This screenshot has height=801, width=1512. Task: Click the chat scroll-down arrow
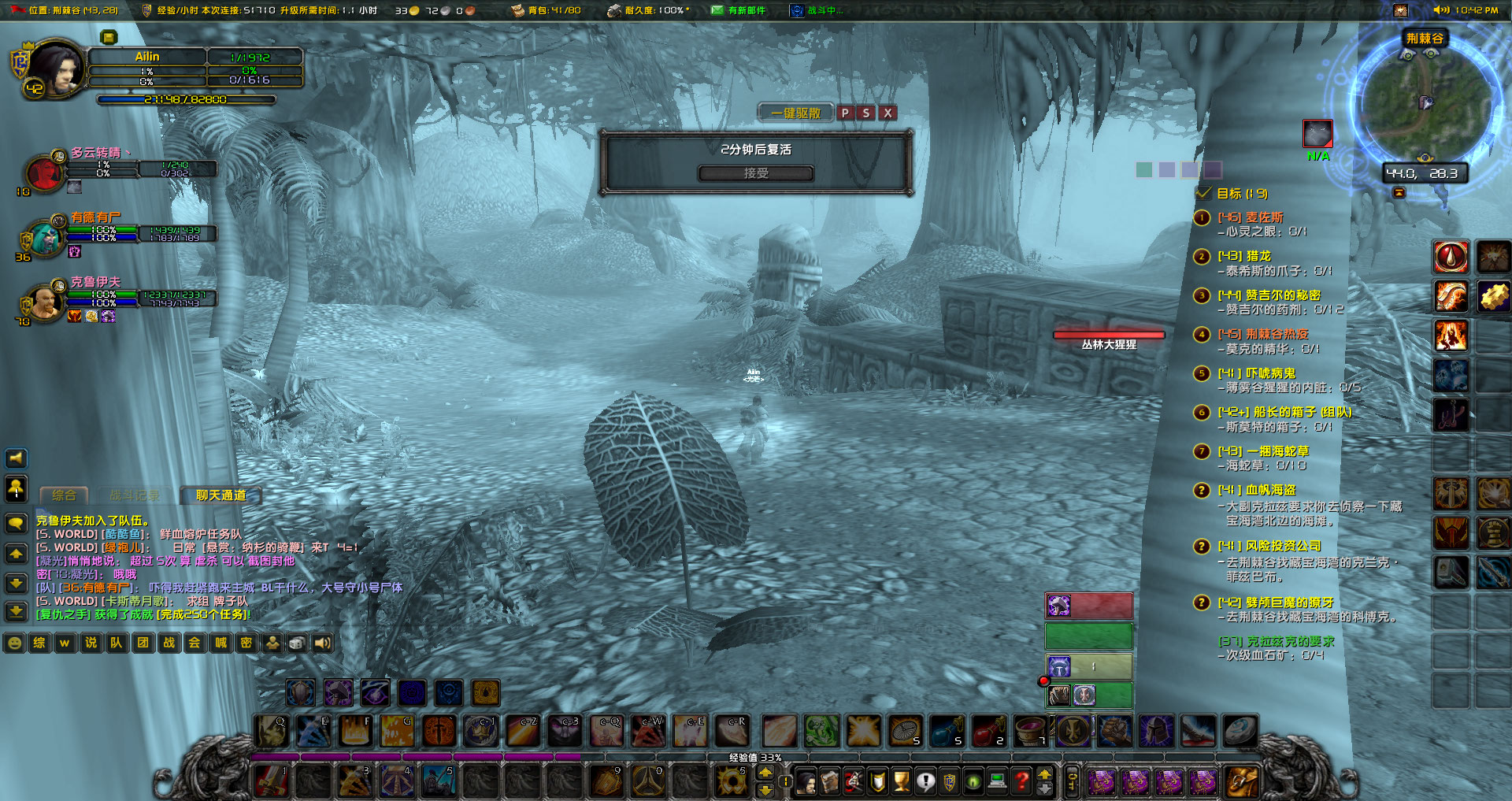point(16,584)
